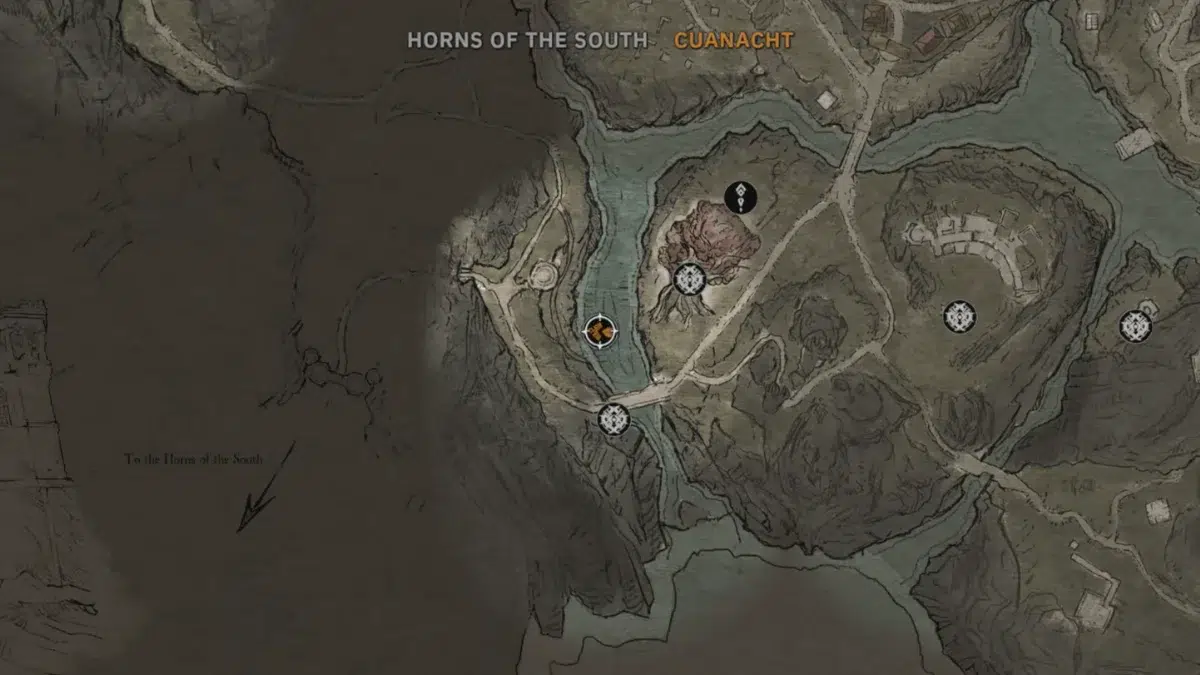Screen dimensions: 1200x675
Task: Select the black quest marker above the red tree
Action: point(740,197)
